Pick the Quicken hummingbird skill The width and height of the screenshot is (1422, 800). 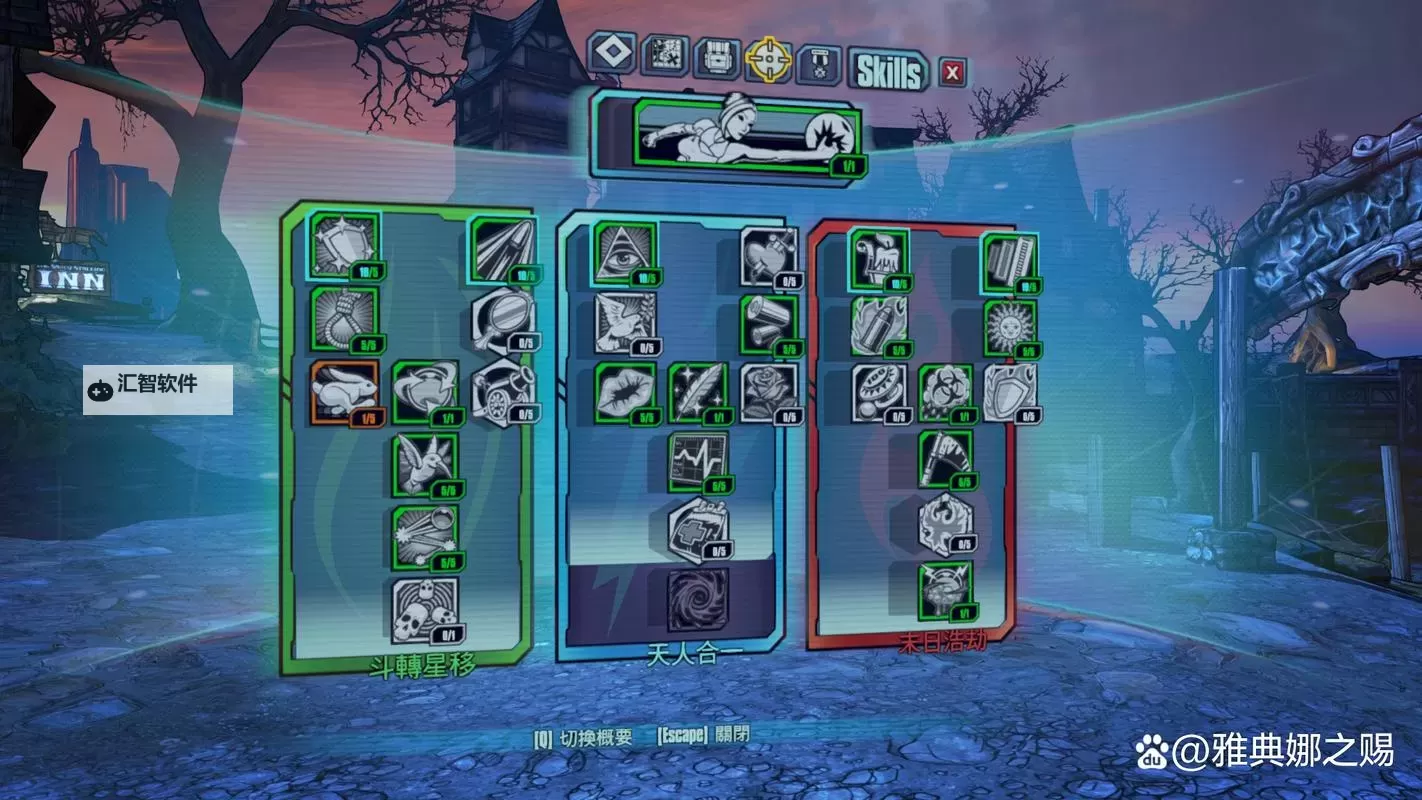coord(425,464)
